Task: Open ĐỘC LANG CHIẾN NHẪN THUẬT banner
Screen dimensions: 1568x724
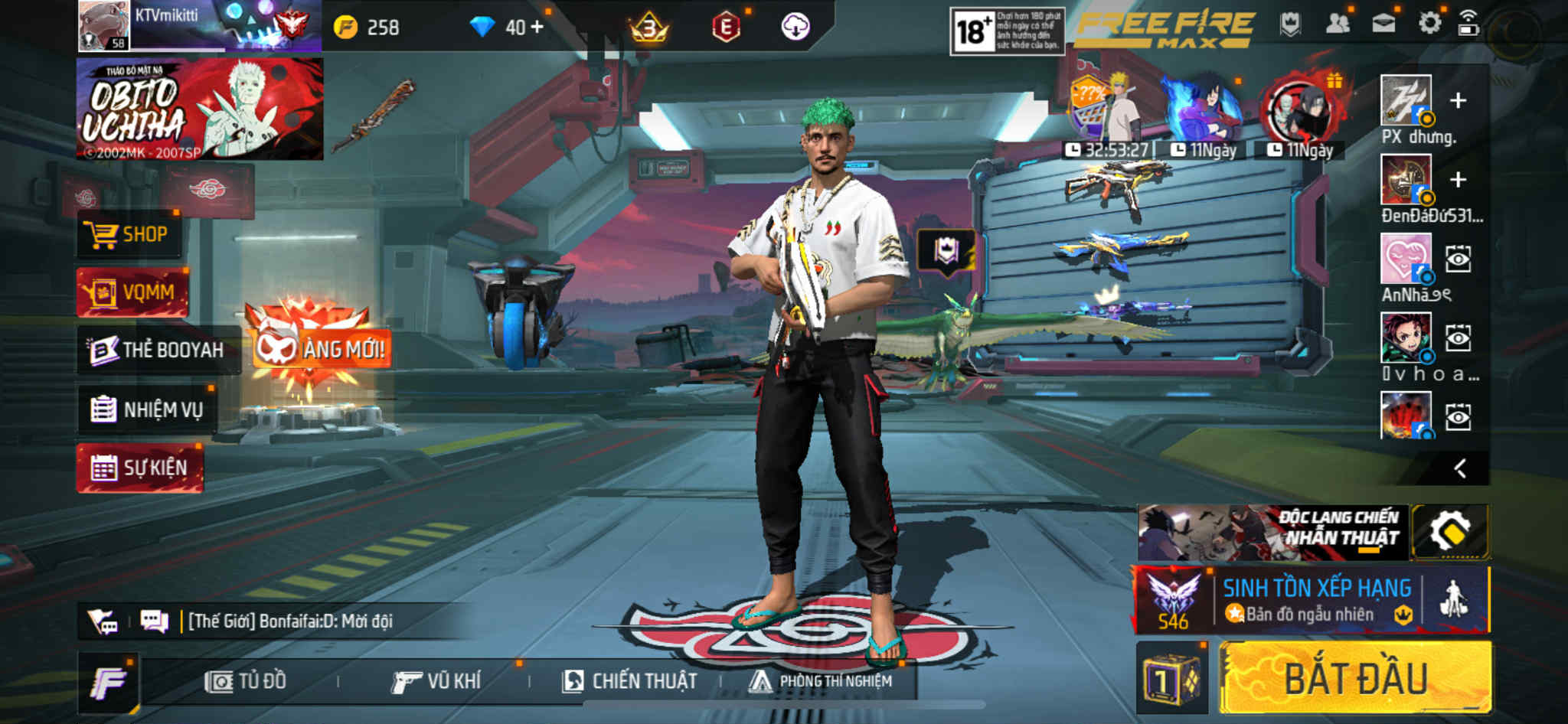Action: tap(1272, 532)
